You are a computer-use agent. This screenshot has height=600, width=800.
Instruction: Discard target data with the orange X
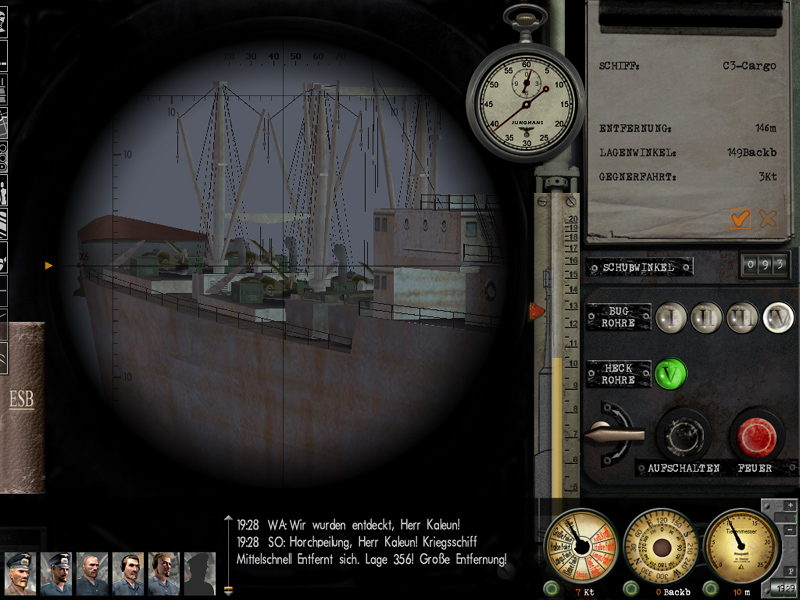768,219
